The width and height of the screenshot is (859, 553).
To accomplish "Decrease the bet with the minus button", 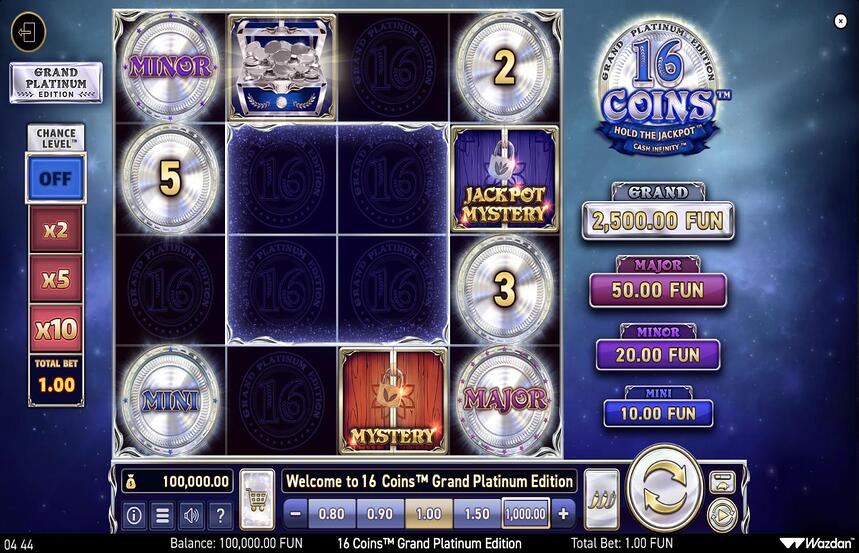I will coord(295,514).
